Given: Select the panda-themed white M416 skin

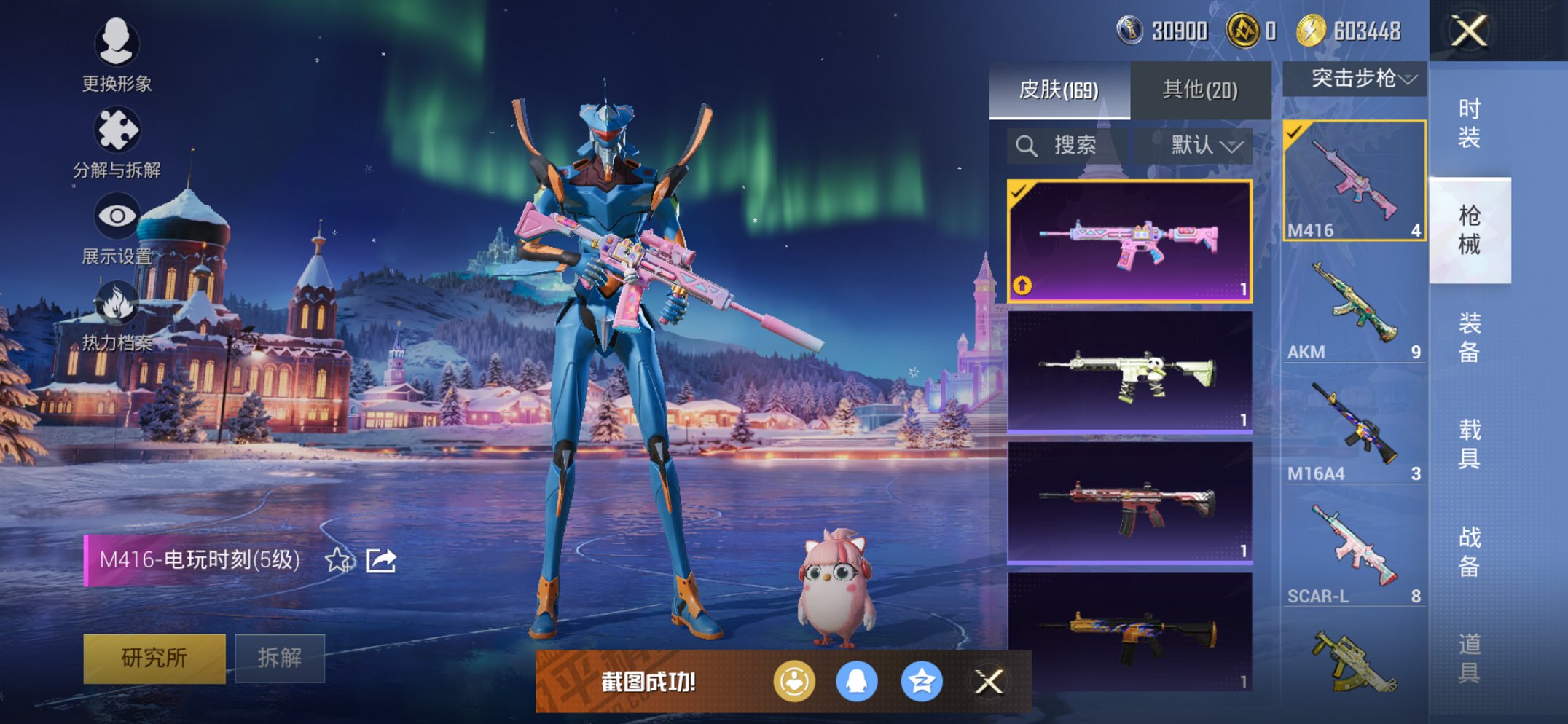Looking at the screenshot, I should [x=1129, y=372].
